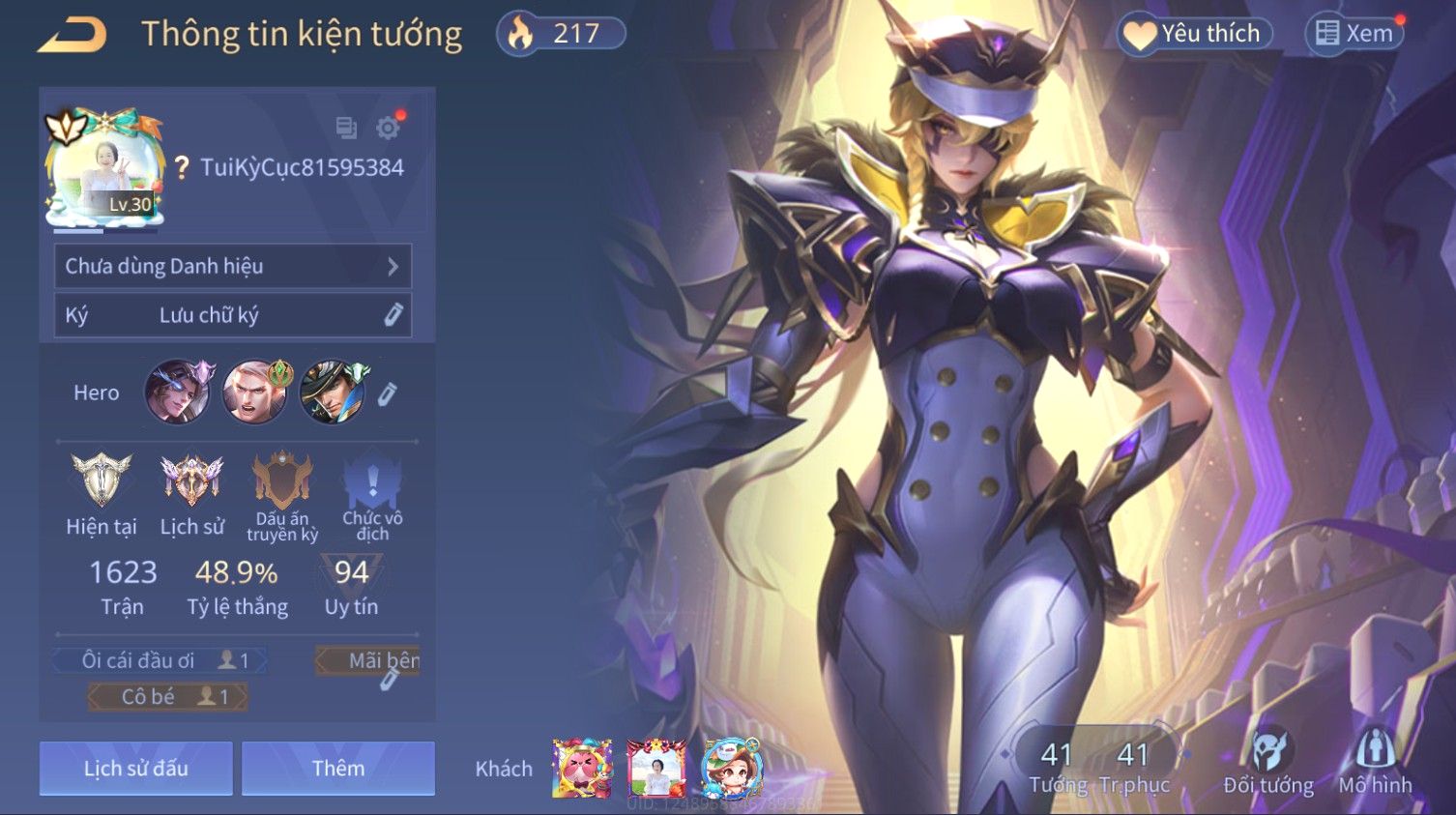Open the Đổi tướng hero swap
The width and height of the screenshot is (1456, 815).
click(x=1267, y=762)
